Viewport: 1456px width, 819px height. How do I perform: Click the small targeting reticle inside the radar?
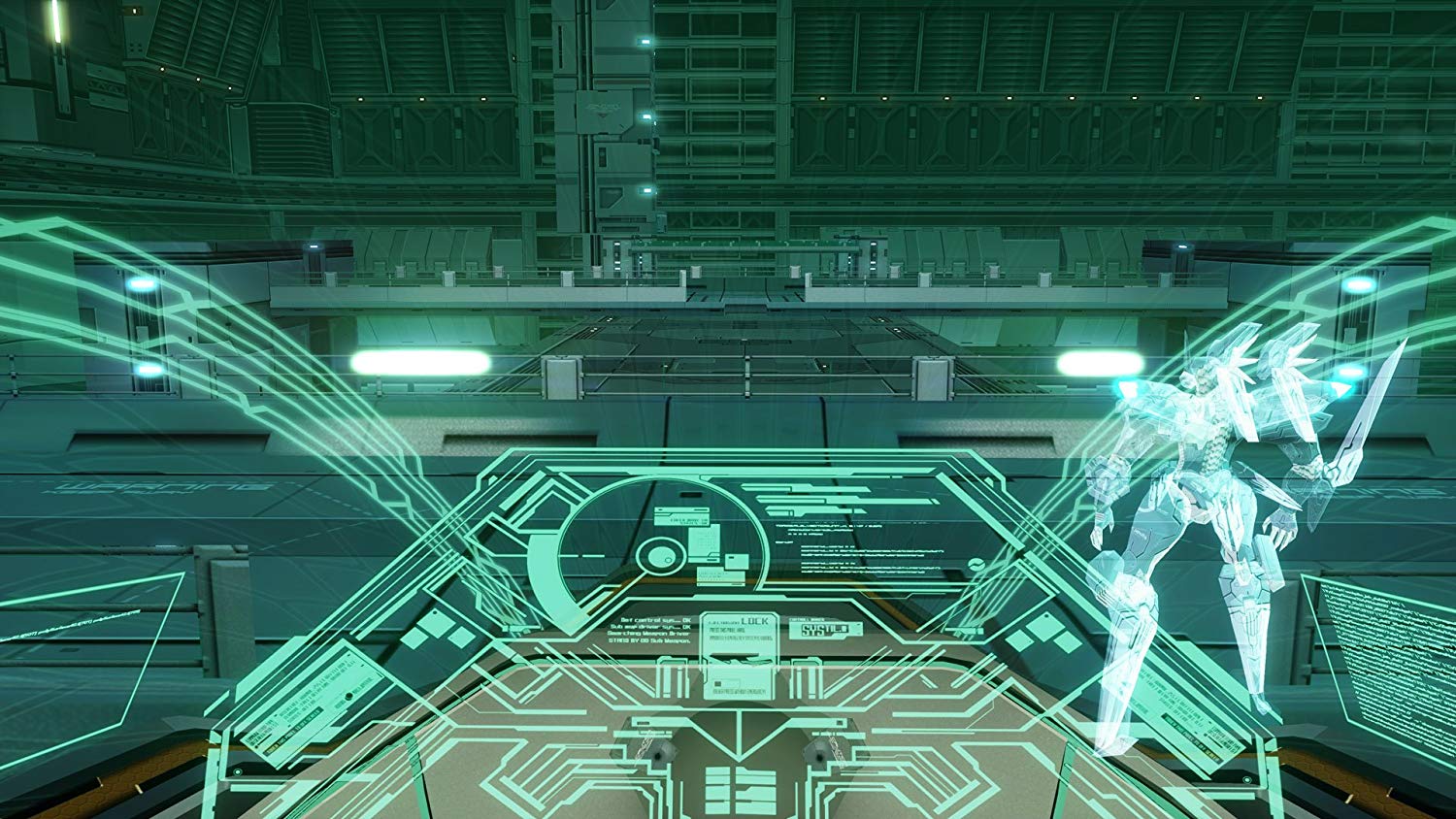click(661, 556)
